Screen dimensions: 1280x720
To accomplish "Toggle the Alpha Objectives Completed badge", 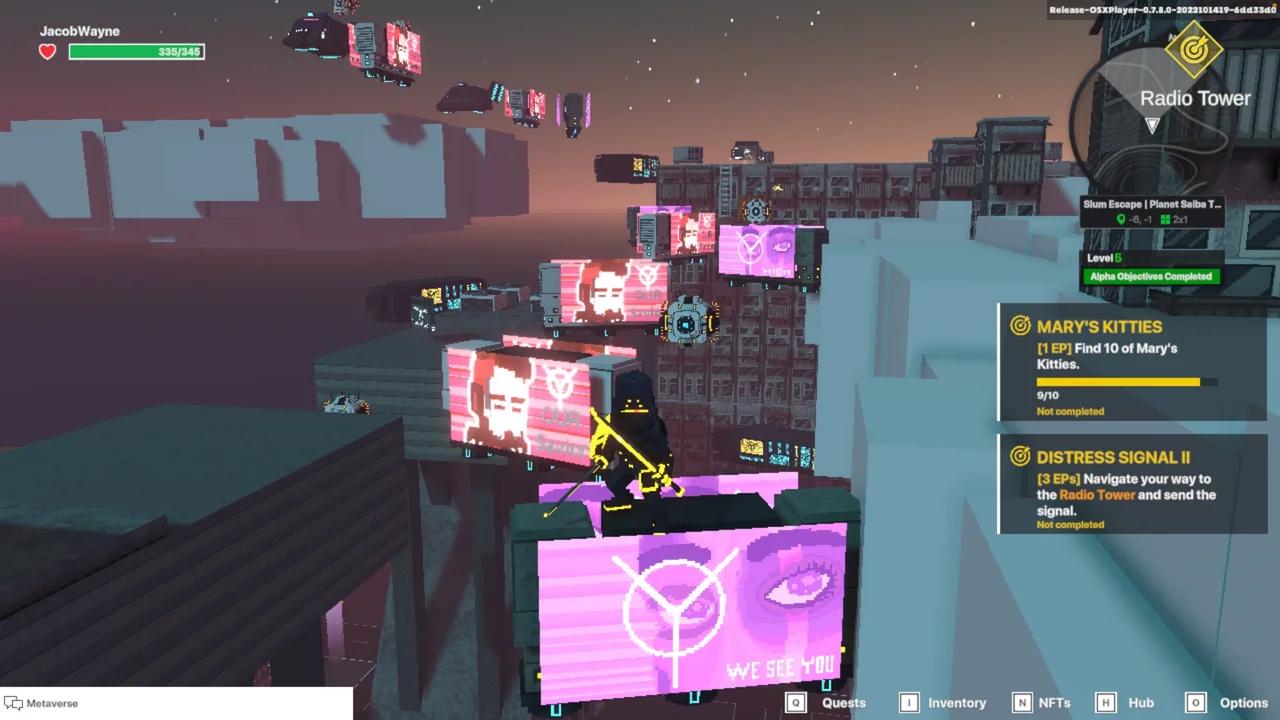I will [x=1152, y=275].
